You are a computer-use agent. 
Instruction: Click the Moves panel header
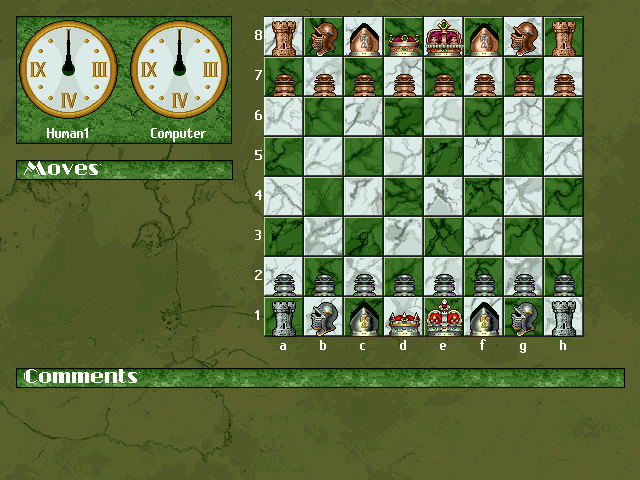124,169
